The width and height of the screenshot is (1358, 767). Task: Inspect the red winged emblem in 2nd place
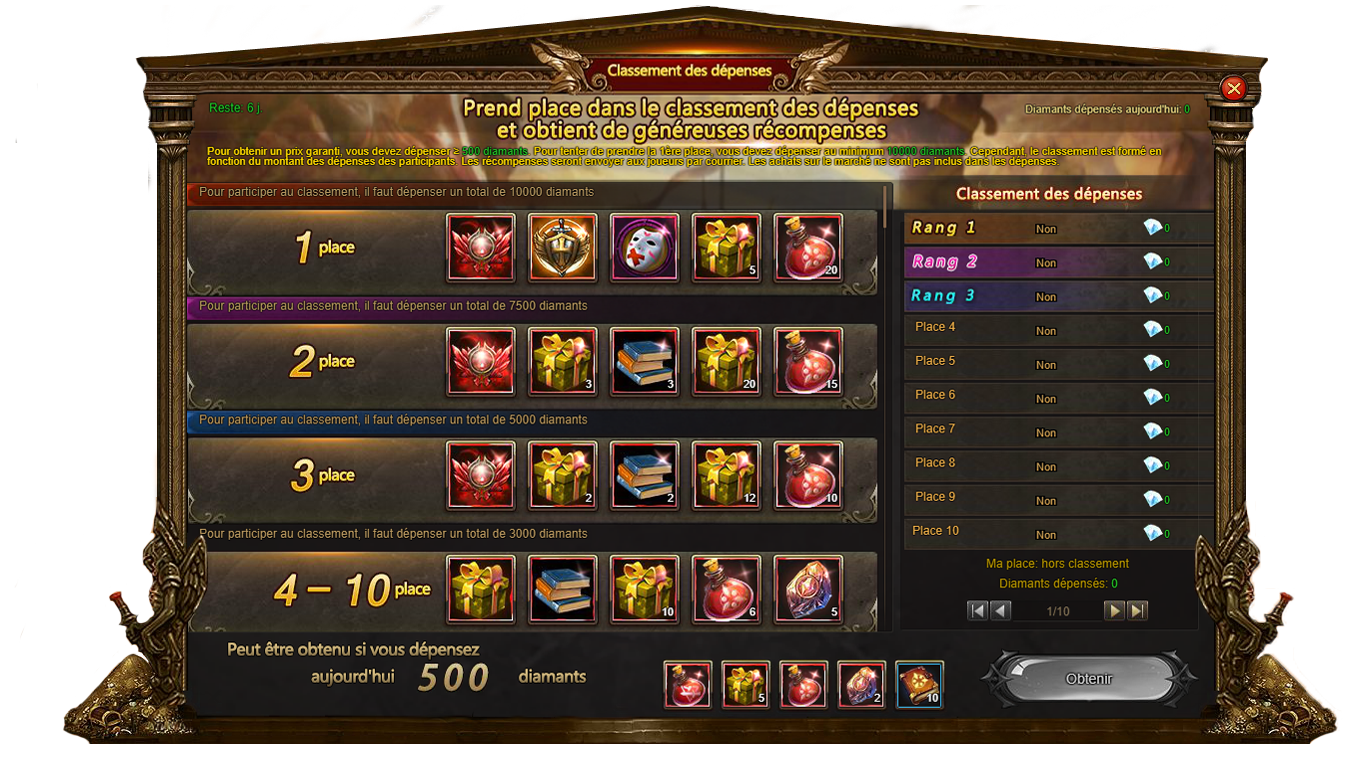click(480, 361)
